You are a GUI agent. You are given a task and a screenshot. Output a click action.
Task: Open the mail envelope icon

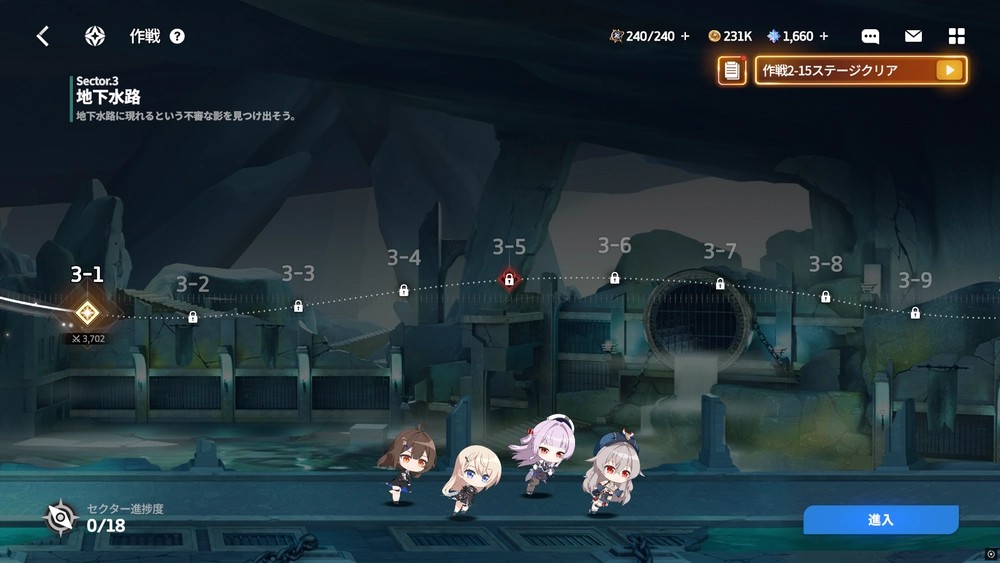(913, 37)
